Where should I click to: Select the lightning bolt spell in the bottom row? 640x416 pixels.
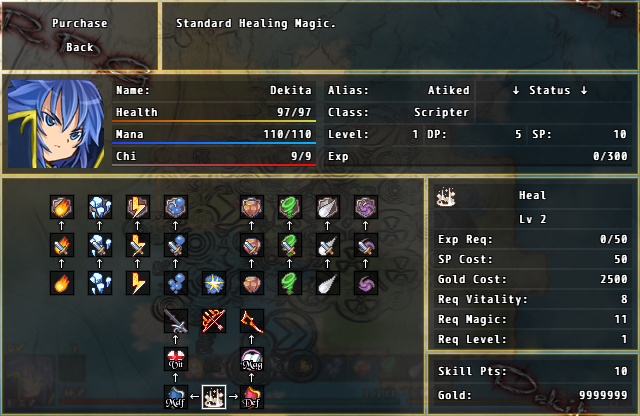pyautogui.click(x=138, y=283)
